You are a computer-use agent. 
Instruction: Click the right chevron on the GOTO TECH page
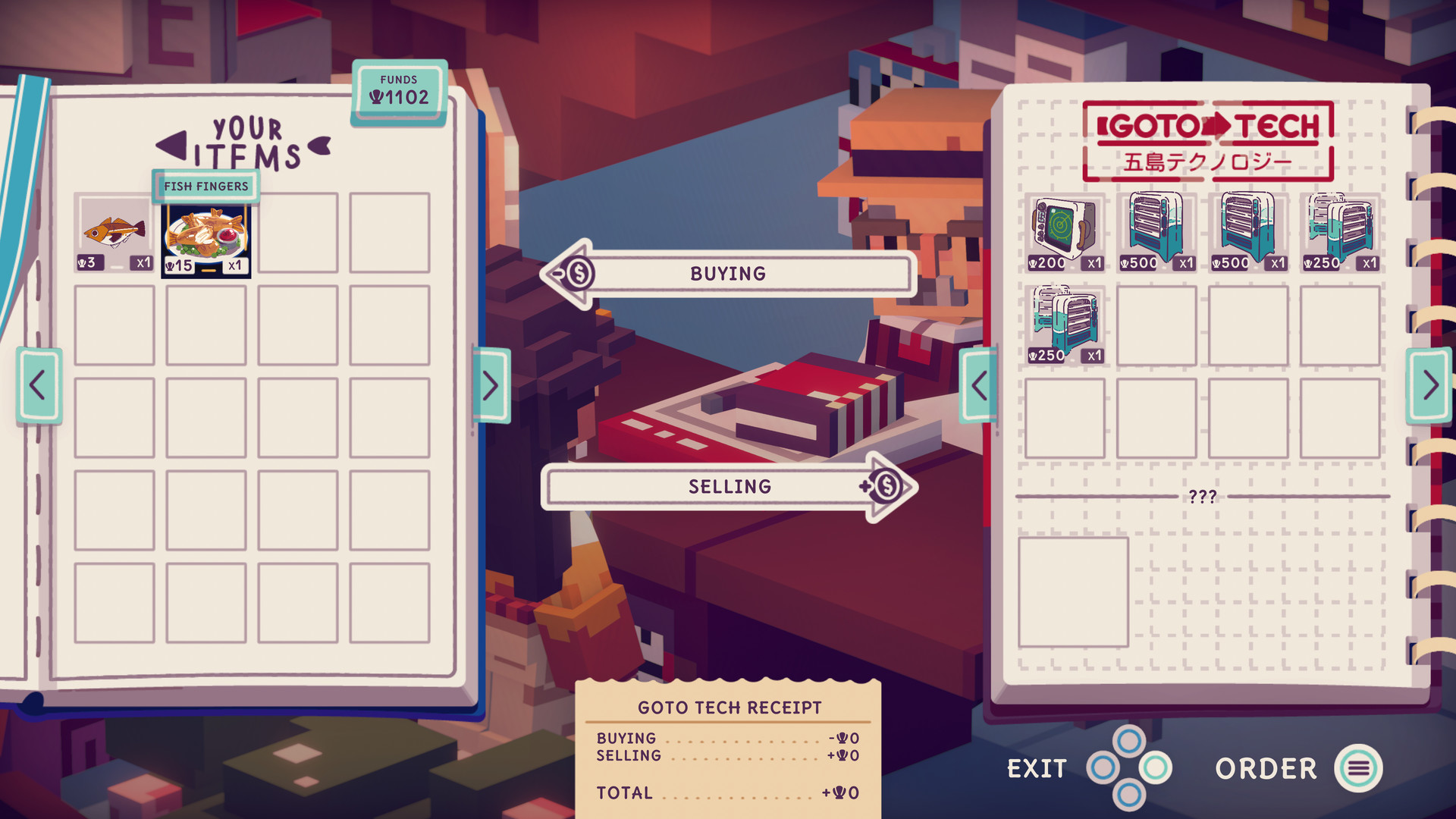tap(1430, 383)
